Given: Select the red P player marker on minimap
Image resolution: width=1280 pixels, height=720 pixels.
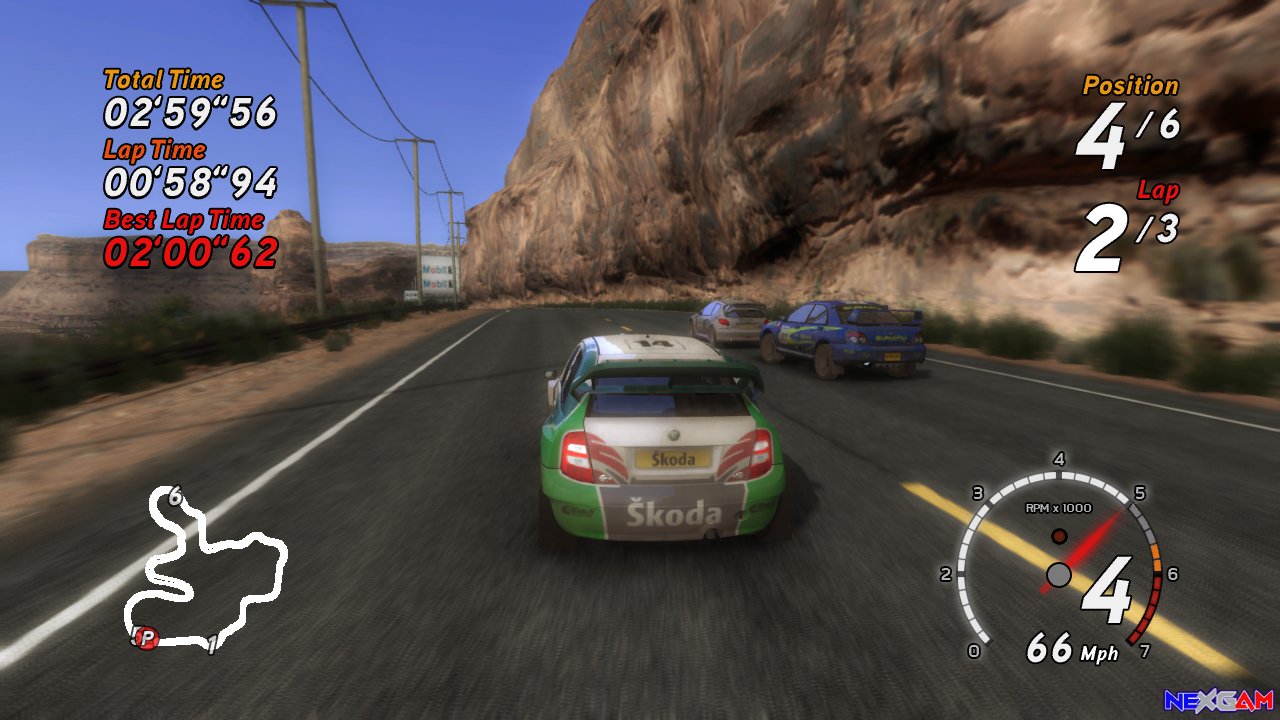Looking at the screenshot, I should coord(147,637).
